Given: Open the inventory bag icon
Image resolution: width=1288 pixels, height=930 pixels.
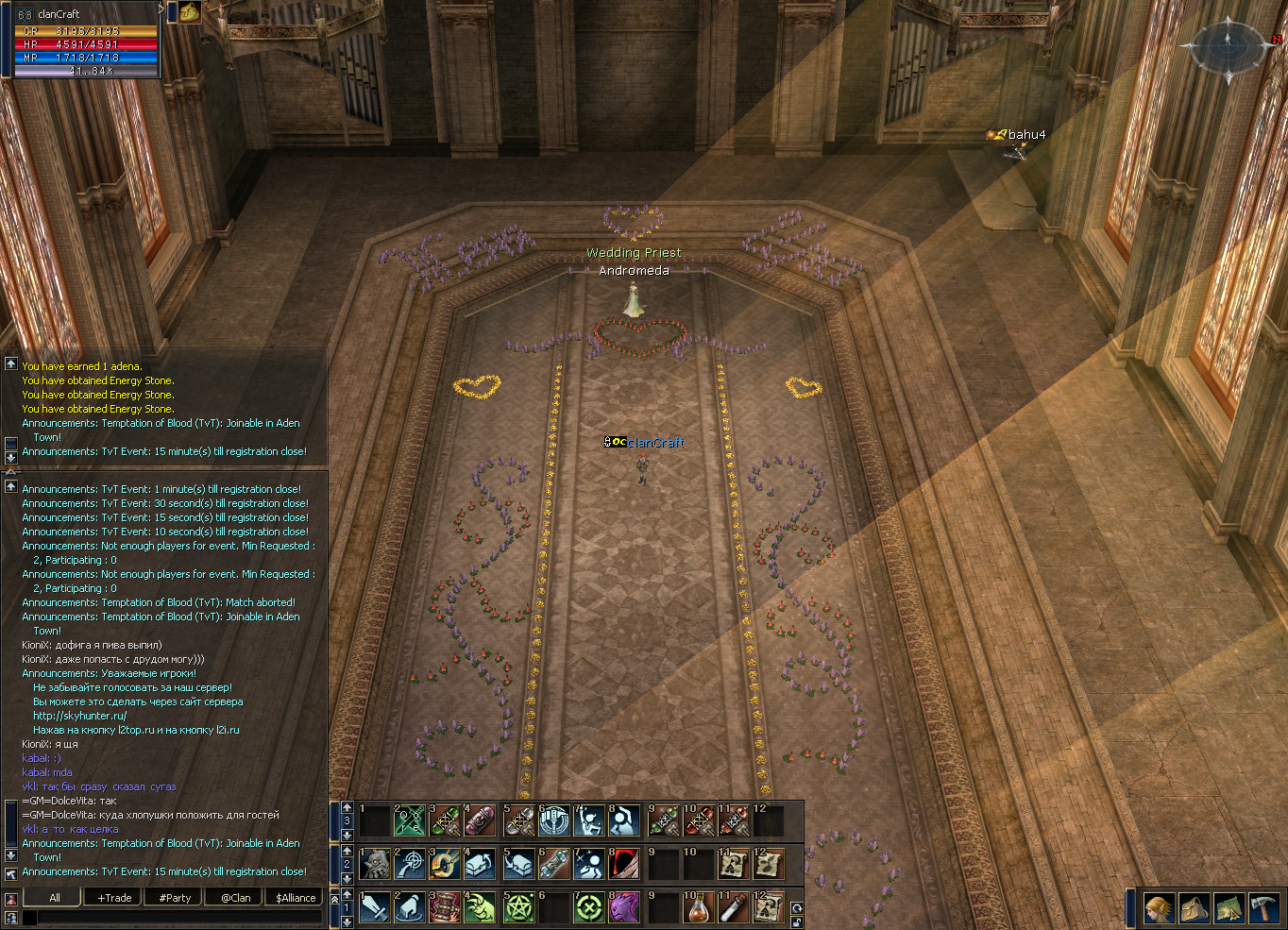Looking at the screenshot, I should 1195,908.
